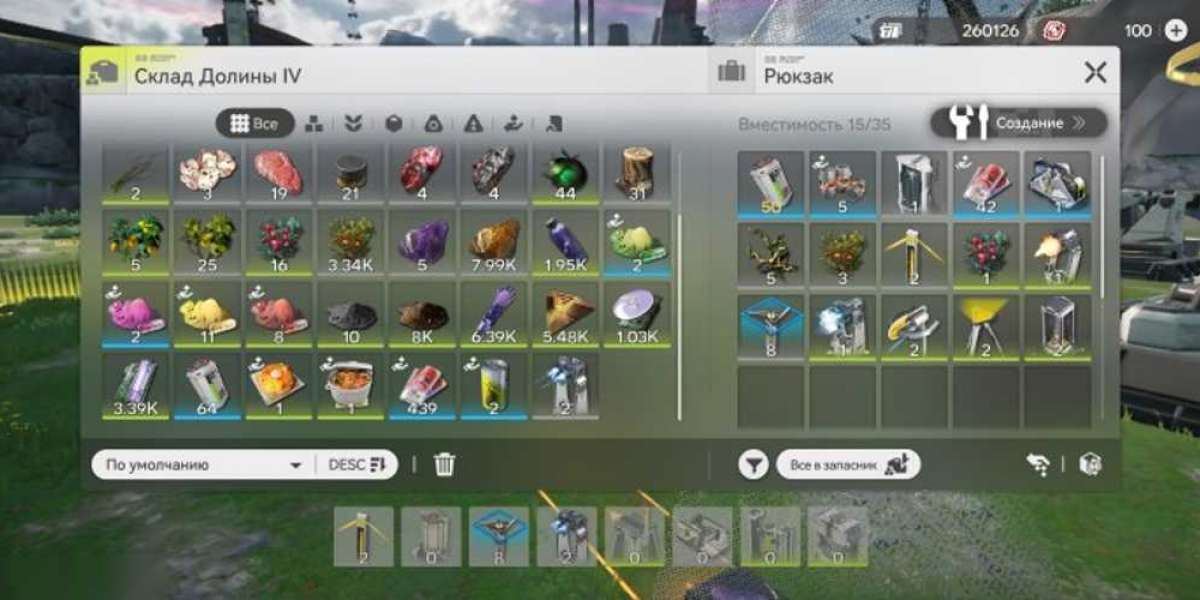Switch to the cube category tab
The image size is (1200, 600).
point(394,123)
